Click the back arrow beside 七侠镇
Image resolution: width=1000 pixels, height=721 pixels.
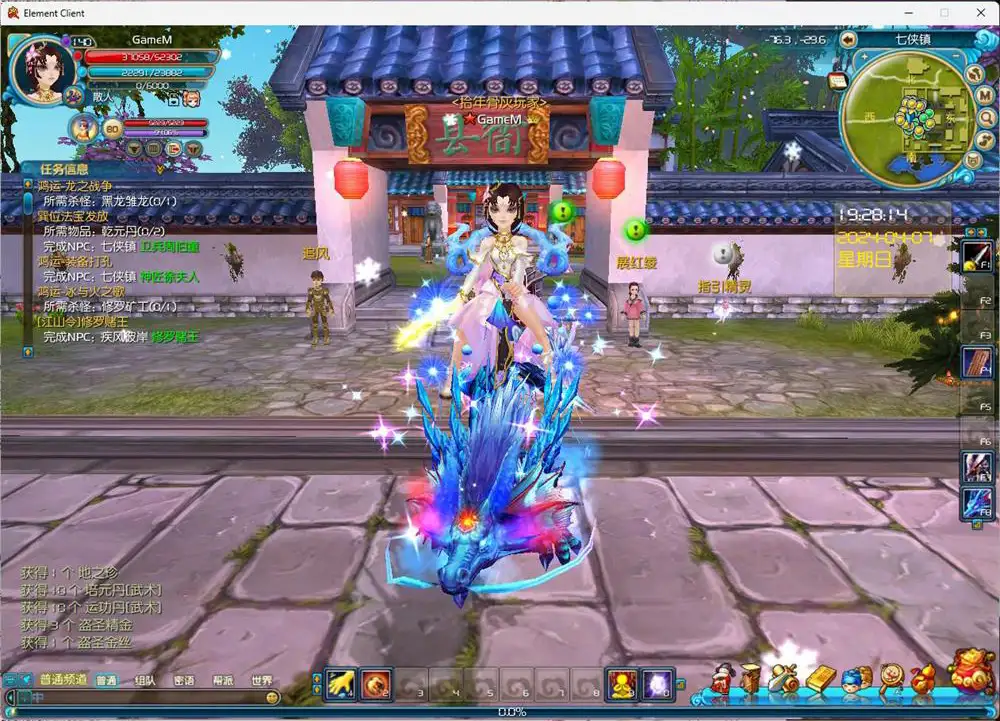coord(848,40)
